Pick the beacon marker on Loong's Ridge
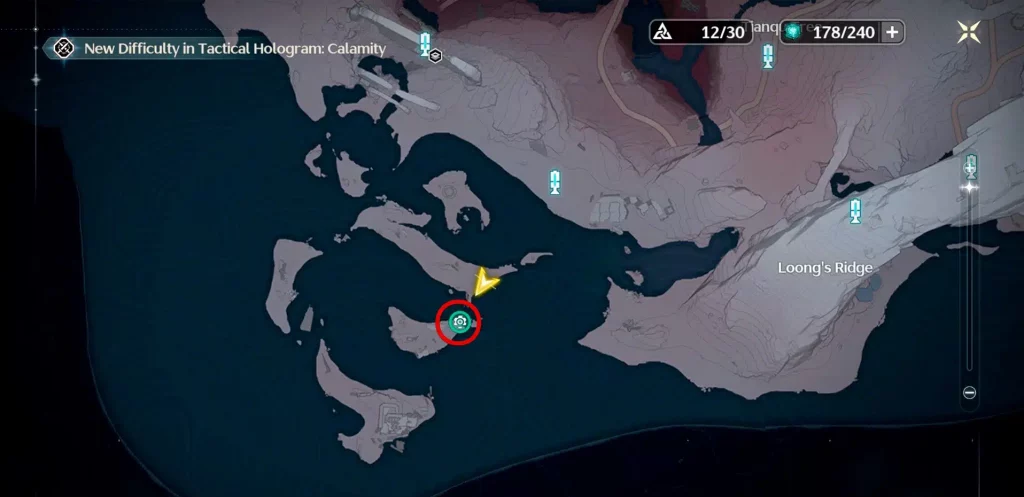This screenshot has height=497, width=1024. coord(855,211)
